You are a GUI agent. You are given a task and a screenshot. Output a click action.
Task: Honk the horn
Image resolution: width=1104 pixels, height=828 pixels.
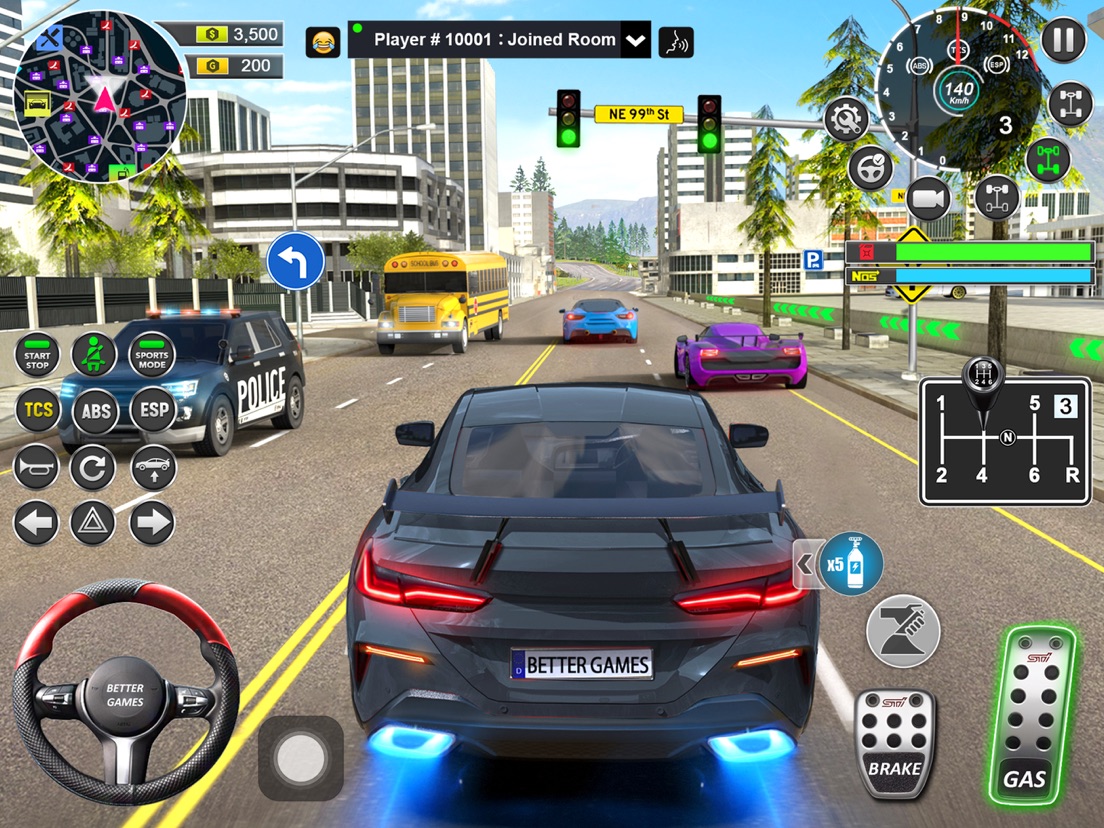click(37, 467)
